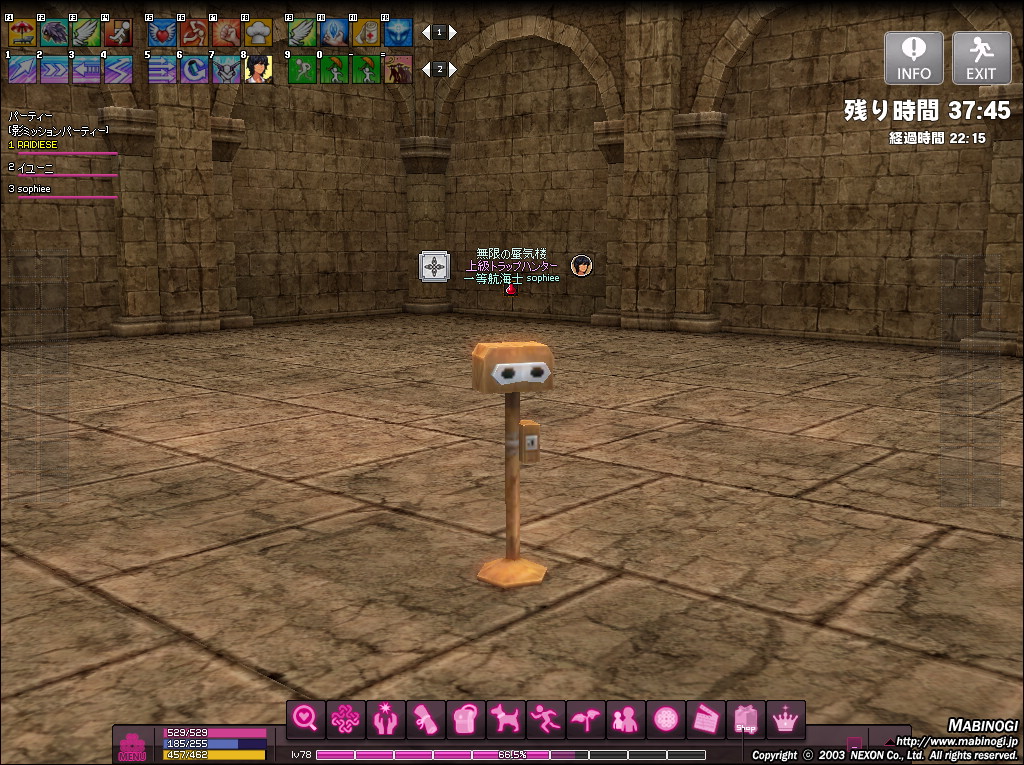Viewport: 1024px width, 765px height.
Task: Open the clapperboard icon
Action: (x=705, y=719)
